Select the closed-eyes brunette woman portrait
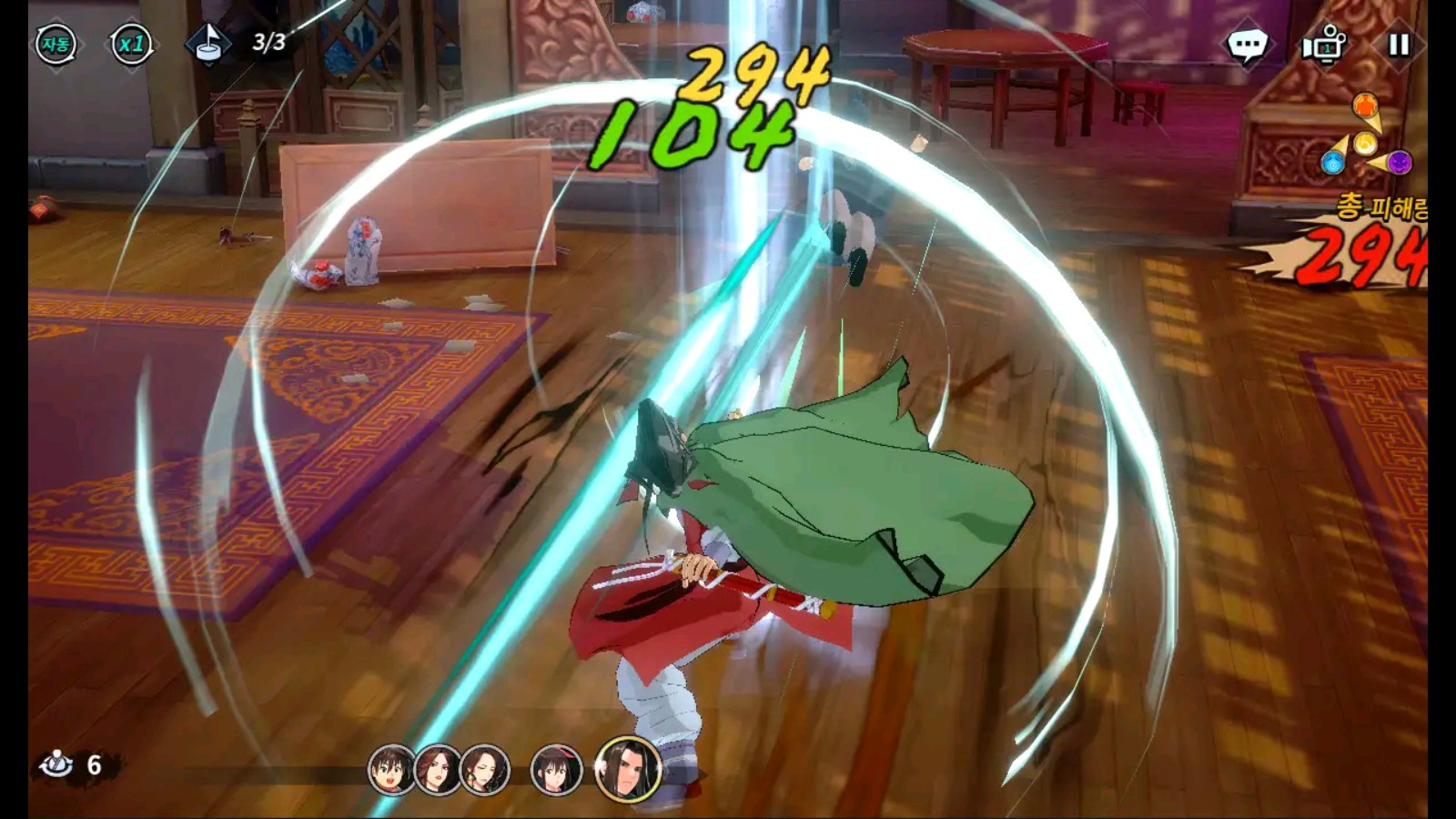Screen dimensions: 1456x819 (483, 769)
